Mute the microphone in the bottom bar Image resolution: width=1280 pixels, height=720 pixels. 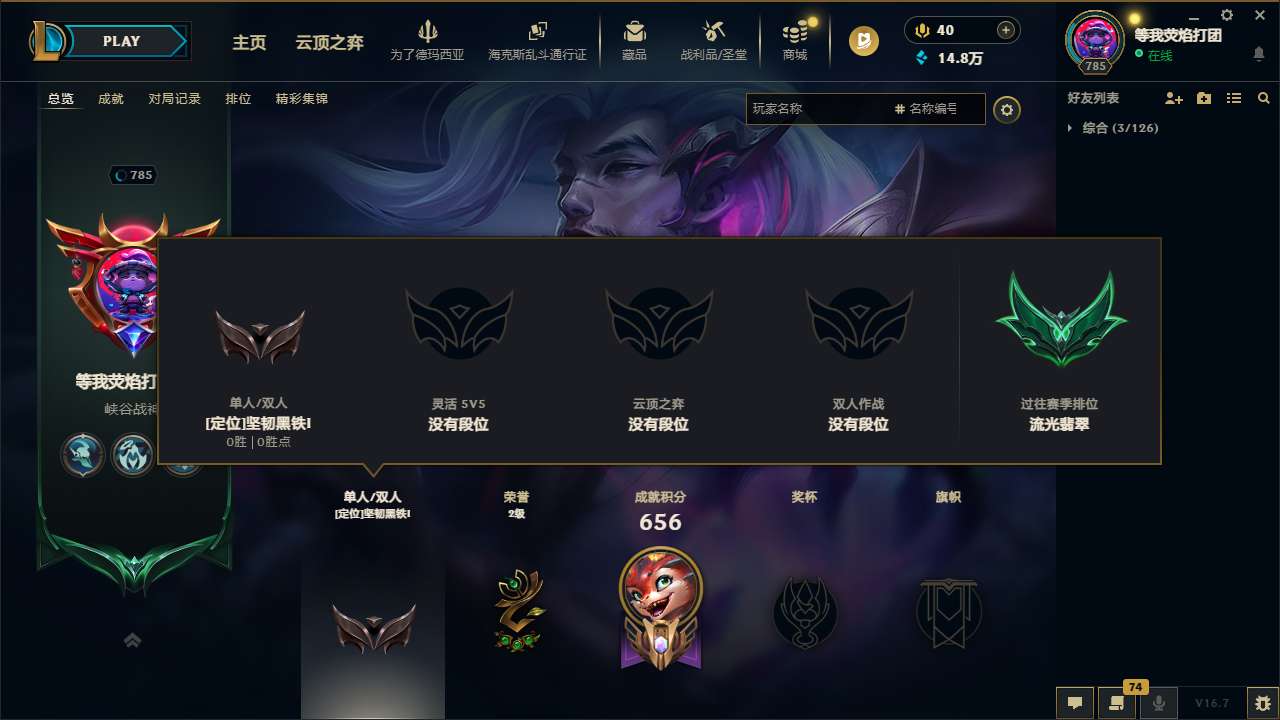click(x=1158, y=703)
